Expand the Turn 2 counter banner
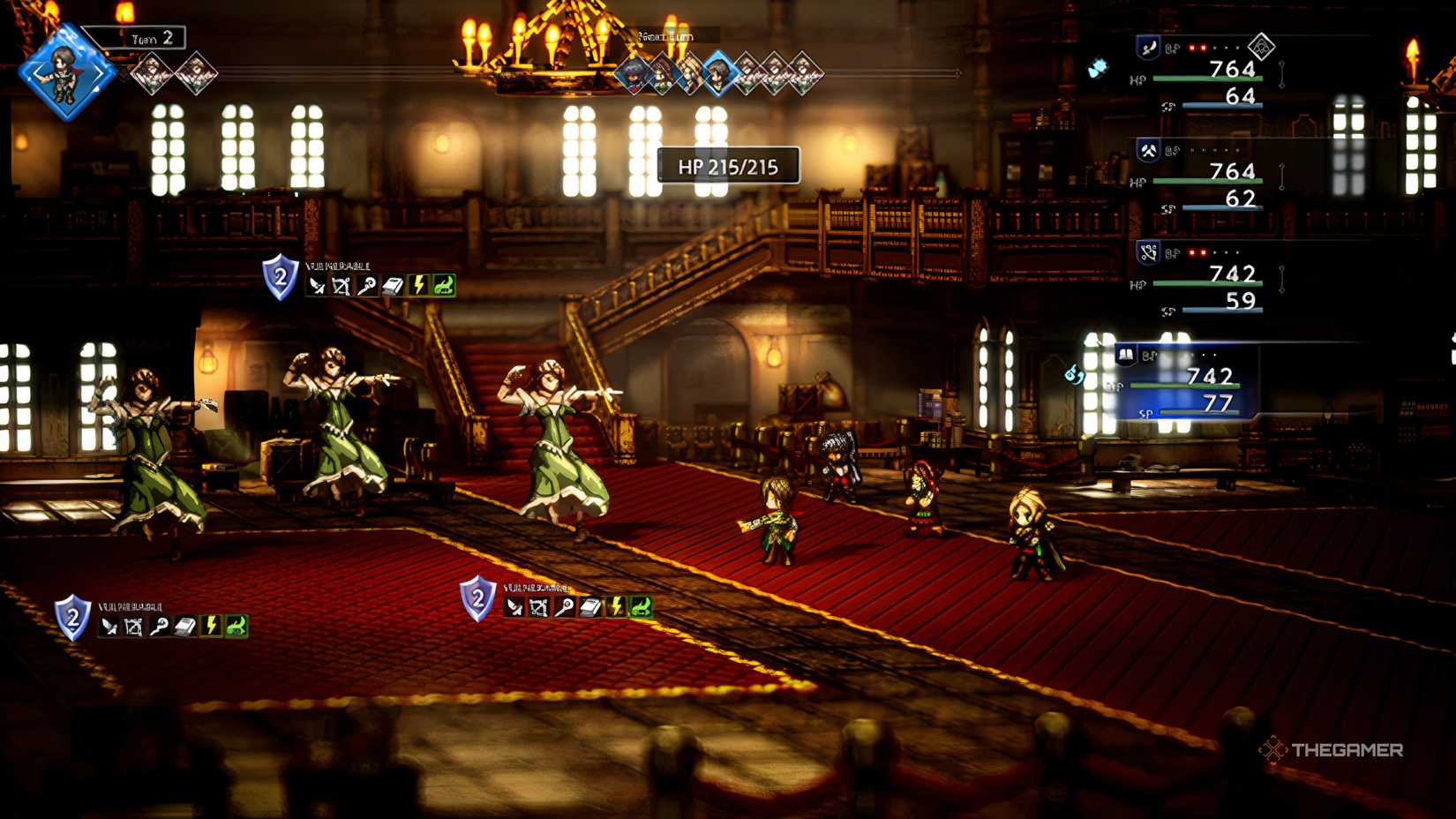Viewport: 1456px width, 819px height. click(148, 39)
